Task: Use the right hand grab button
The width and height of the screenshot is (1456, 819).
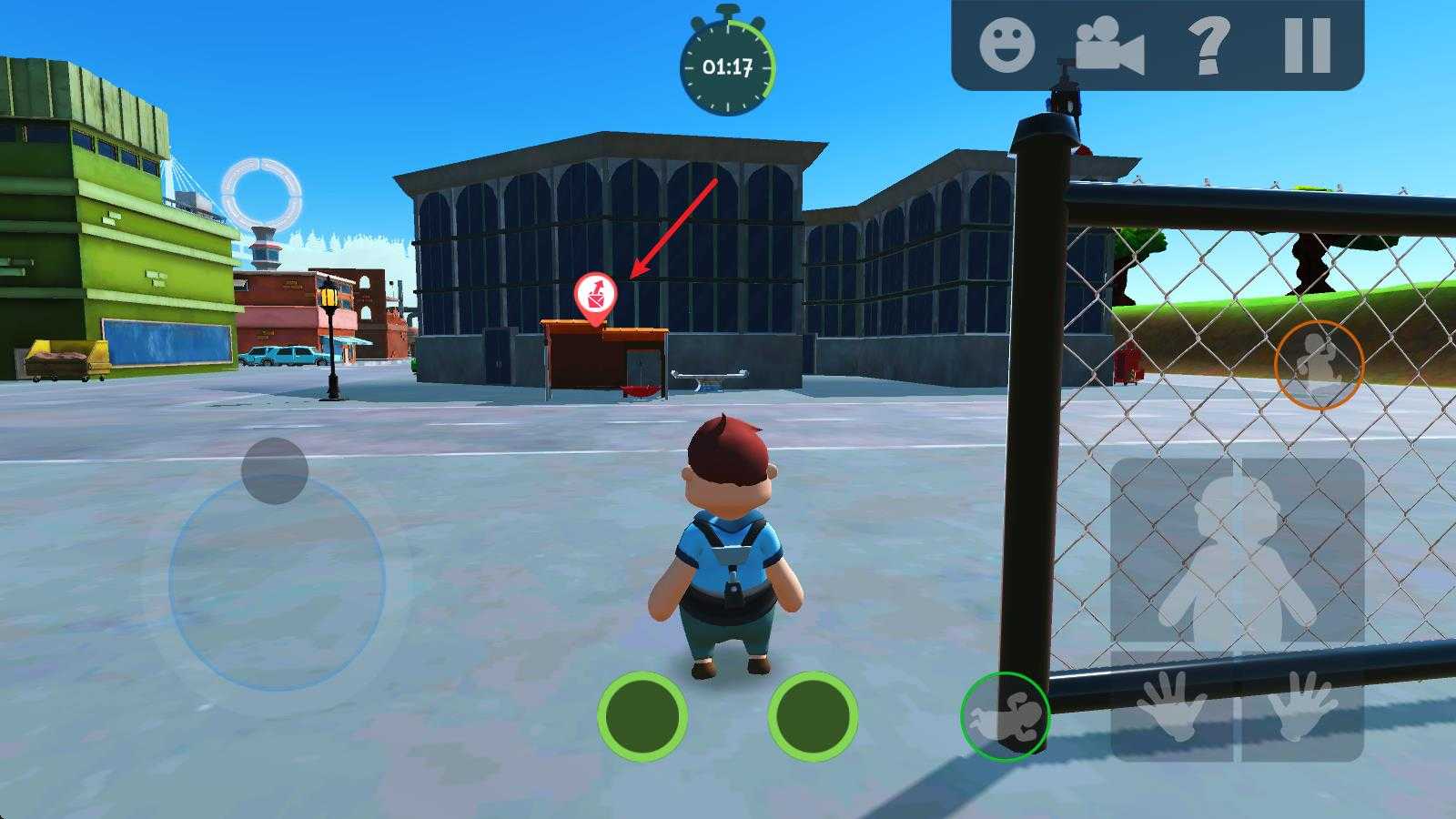Action: [1303, 706]
